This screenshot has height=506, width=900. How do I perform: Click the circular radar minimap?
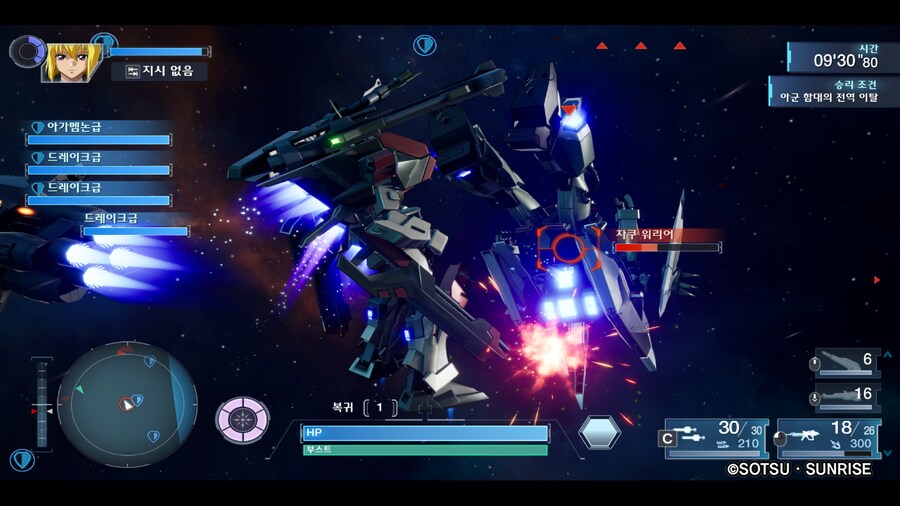(x=126, y=404)
